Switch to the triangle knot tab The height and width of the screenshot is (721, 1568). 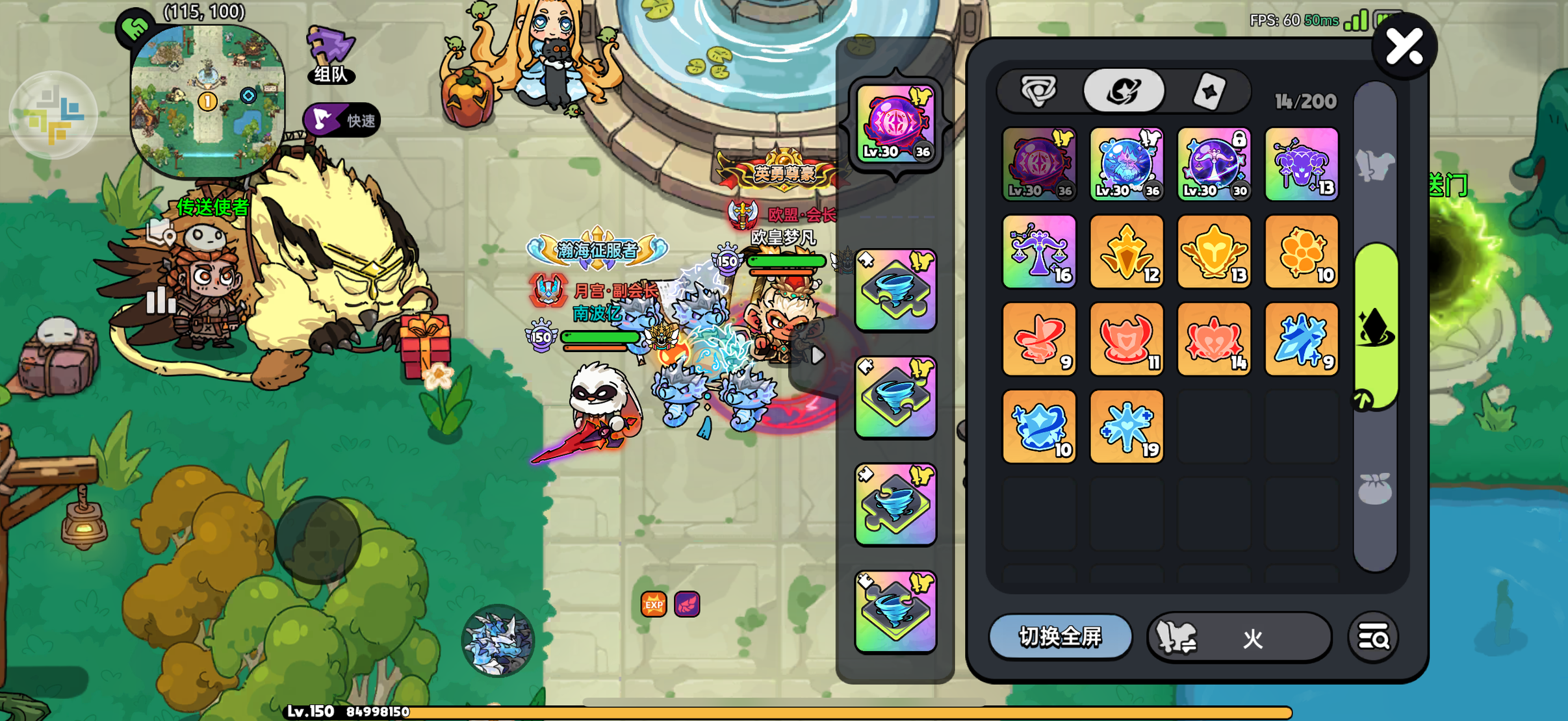pyautogui.click(x=1039, y=91)
